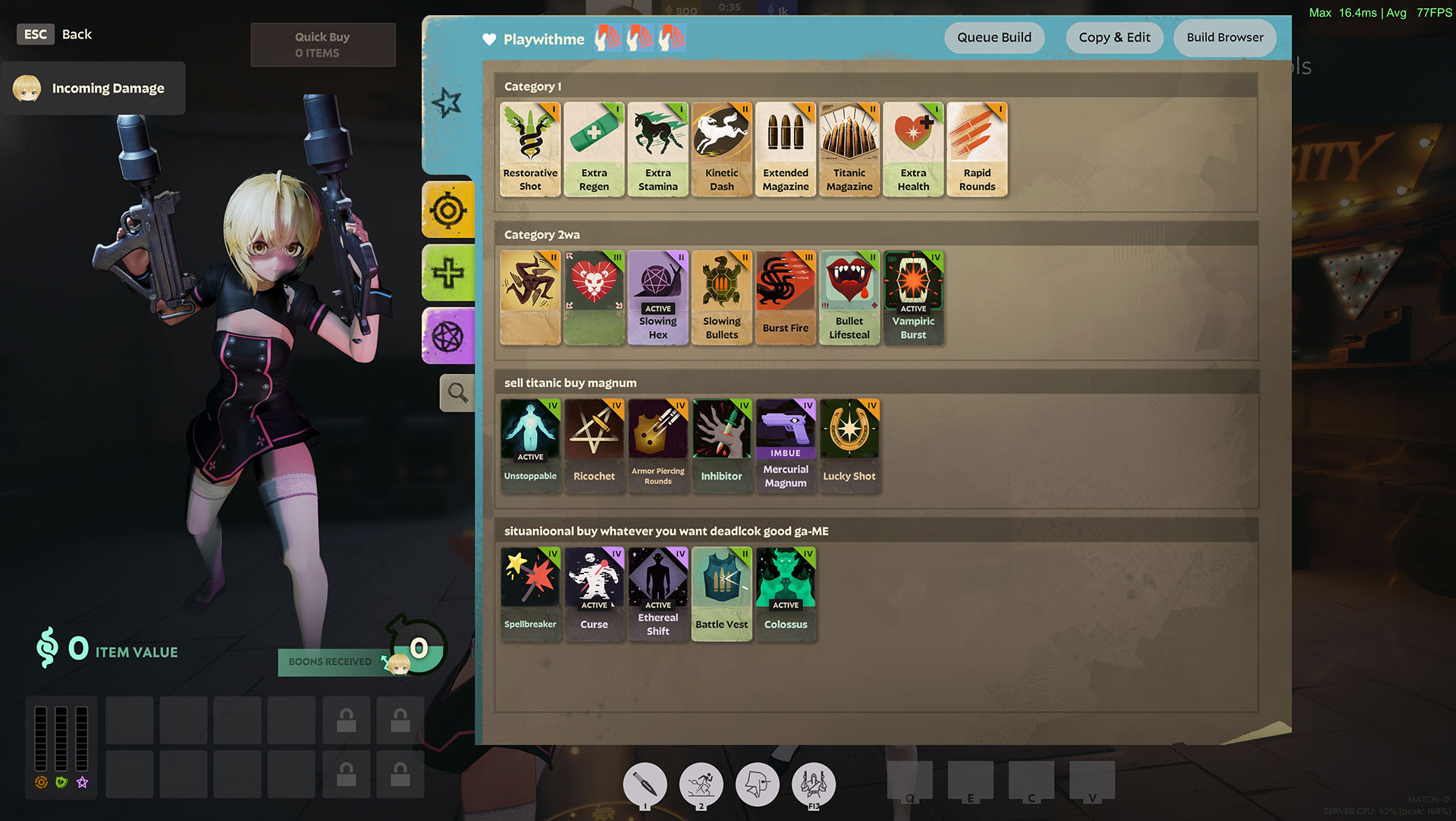Open the vitality category with plus icon
The image size is (1456, 821).
[448, 273]
